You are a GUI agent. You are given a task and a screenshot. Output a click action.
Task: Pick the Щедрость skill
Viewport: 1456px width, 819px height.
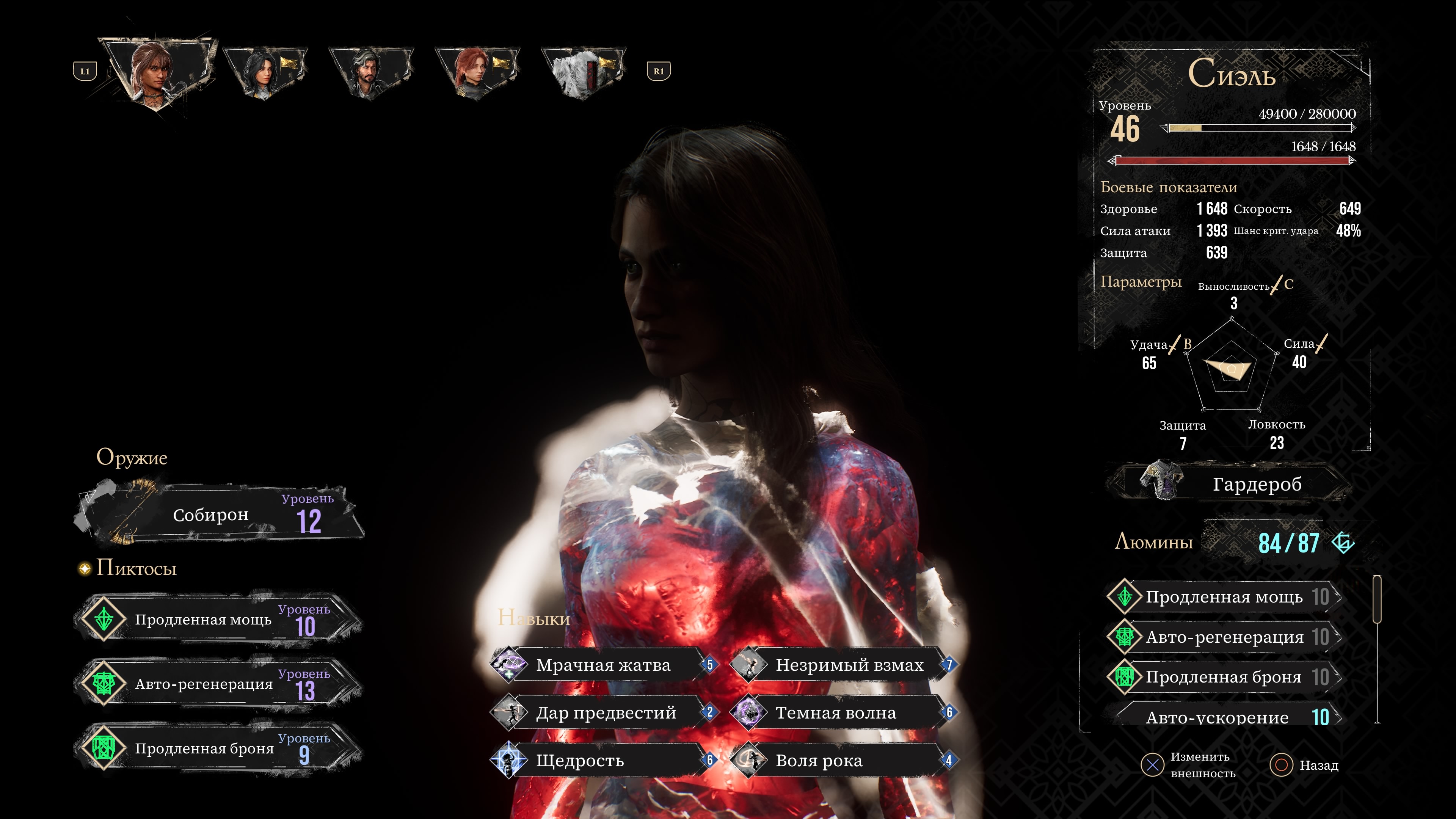tap(602, 761)
